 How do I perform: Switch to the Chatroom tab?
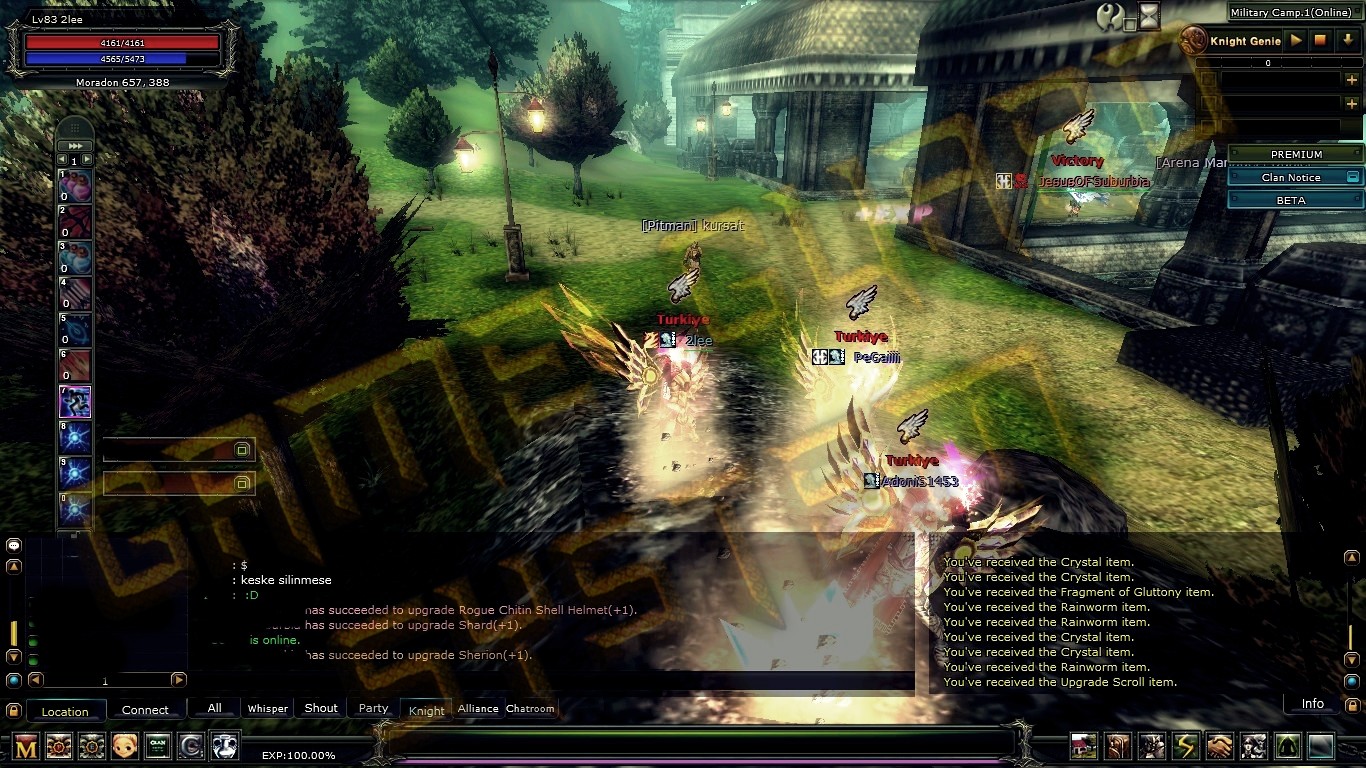pos(530,709)
